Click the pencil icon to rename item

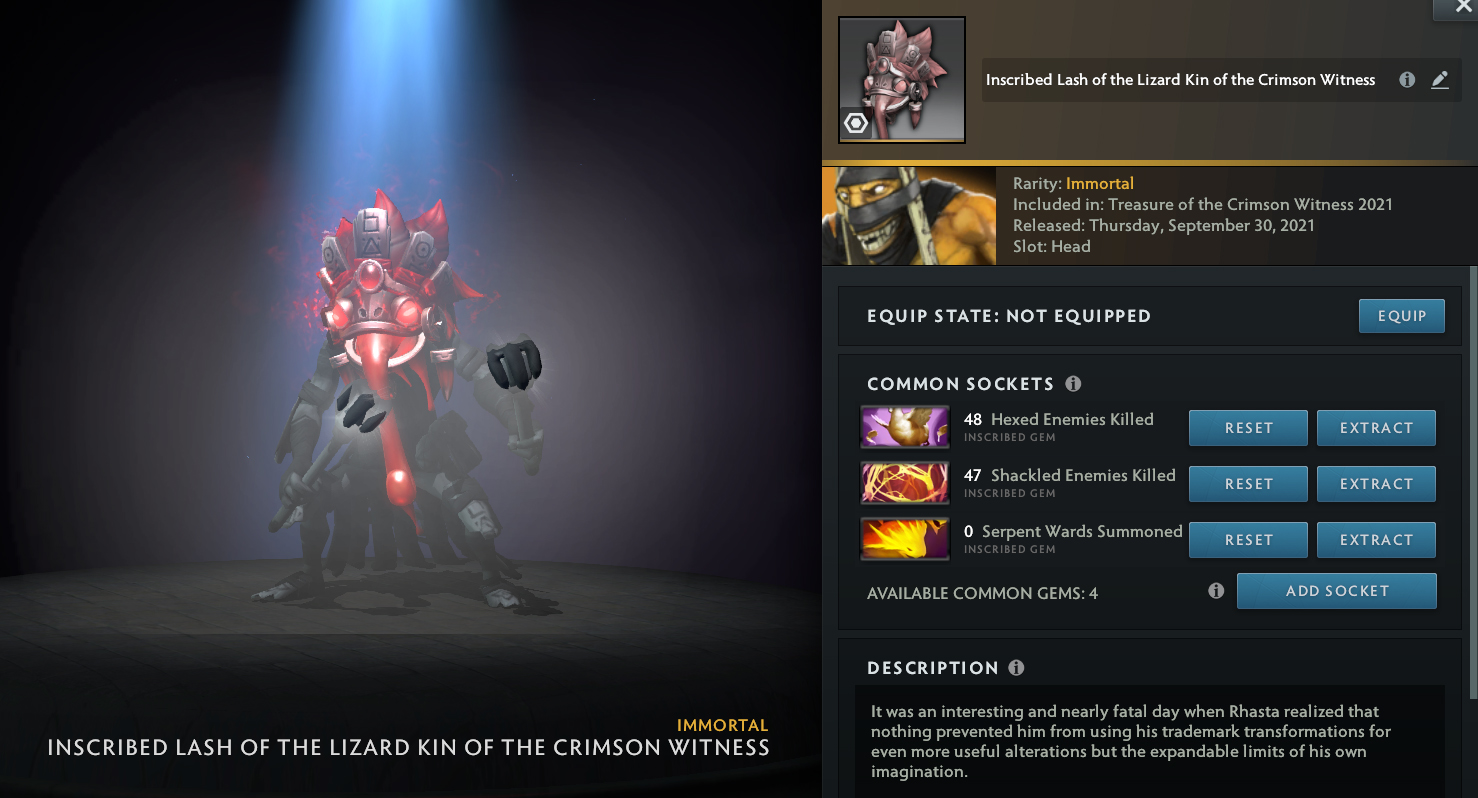coord(1440,80)
